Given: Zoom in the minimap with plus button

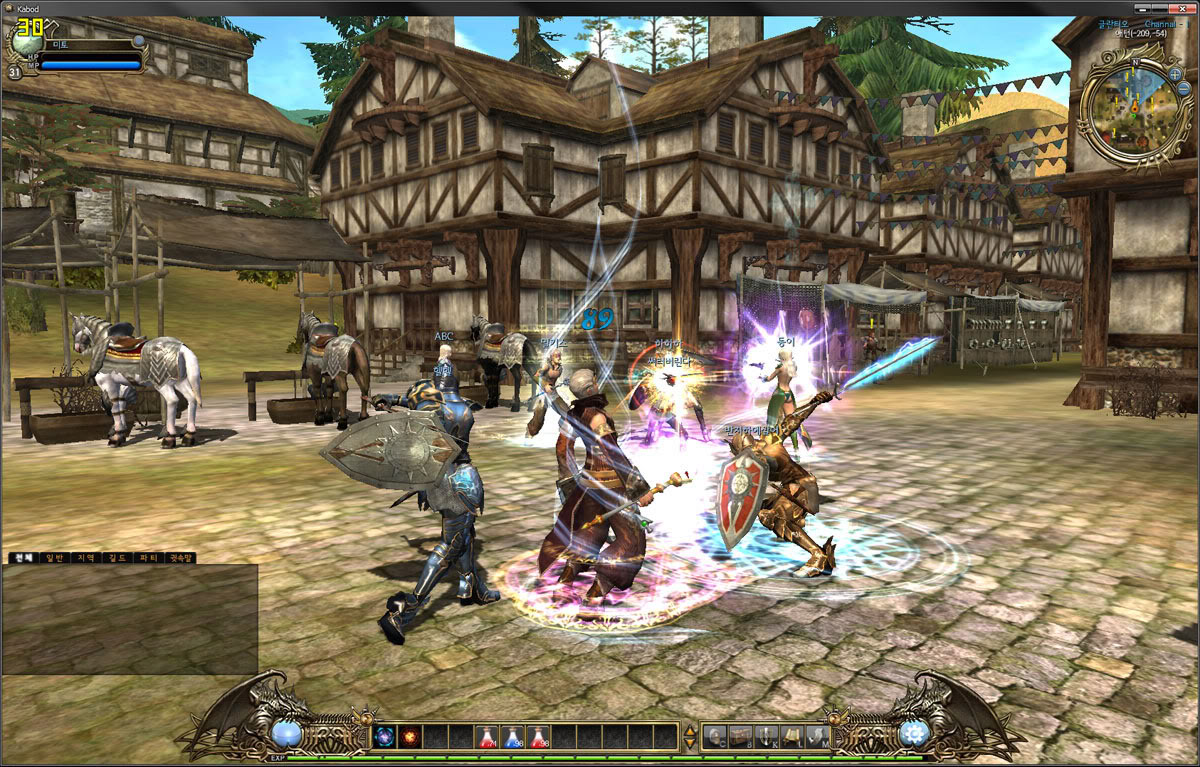Looking at the screenshot, I should [x=1174, y=73].
